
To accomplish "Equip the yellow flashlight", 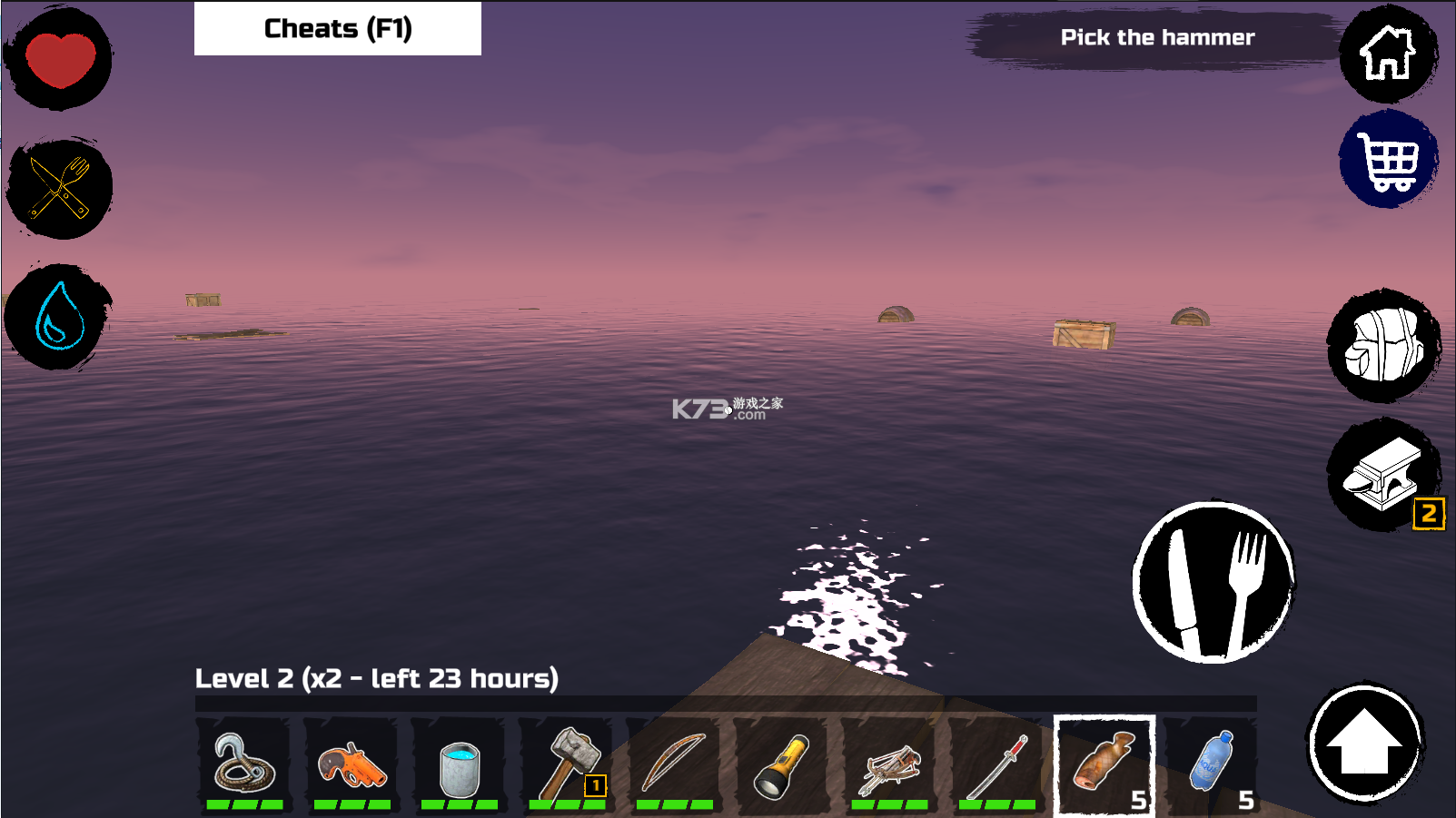I will click(x=781, y=764).
